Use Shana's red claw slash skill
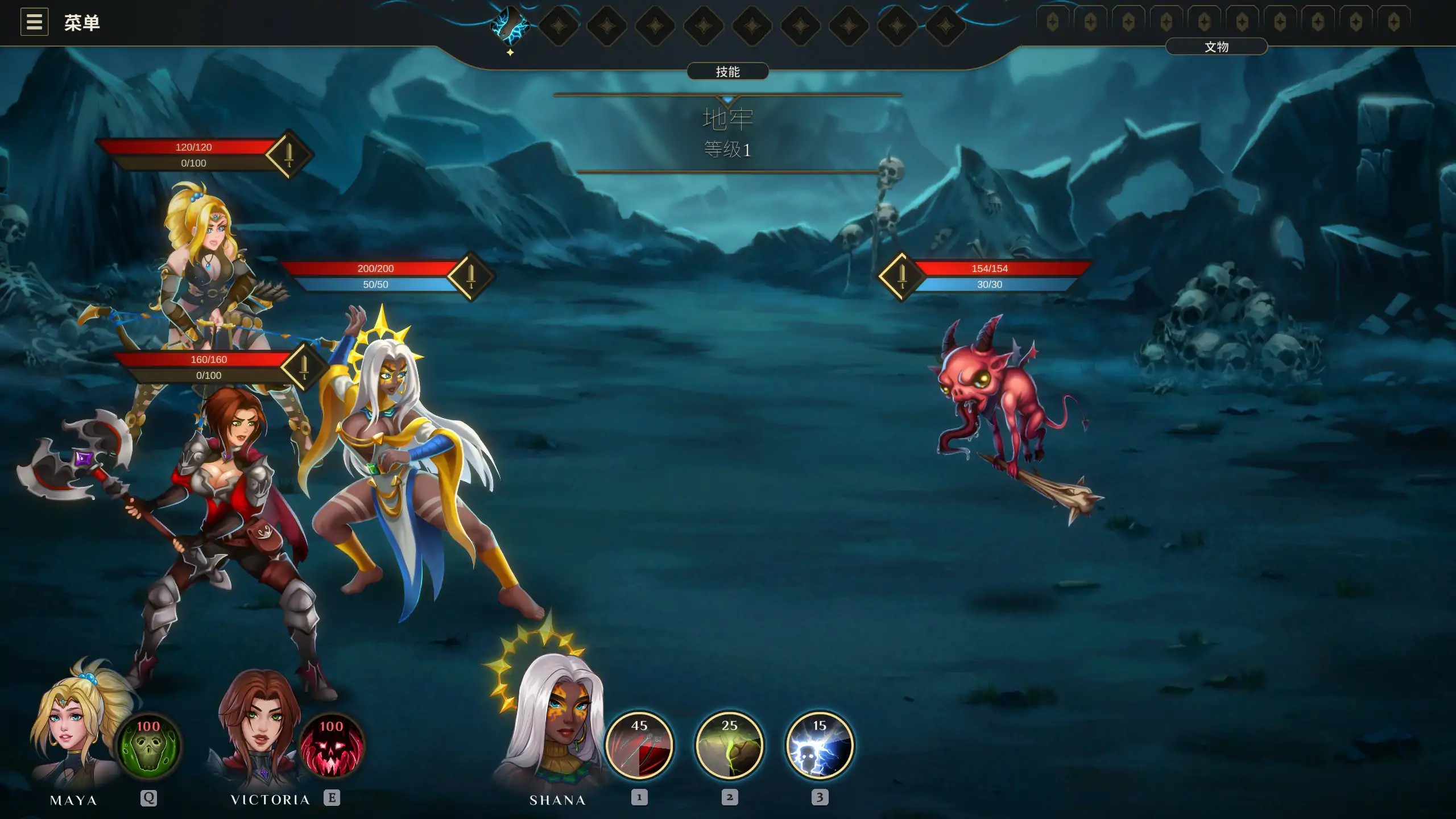The image size is (1456, 819). (x=639, y=744)
